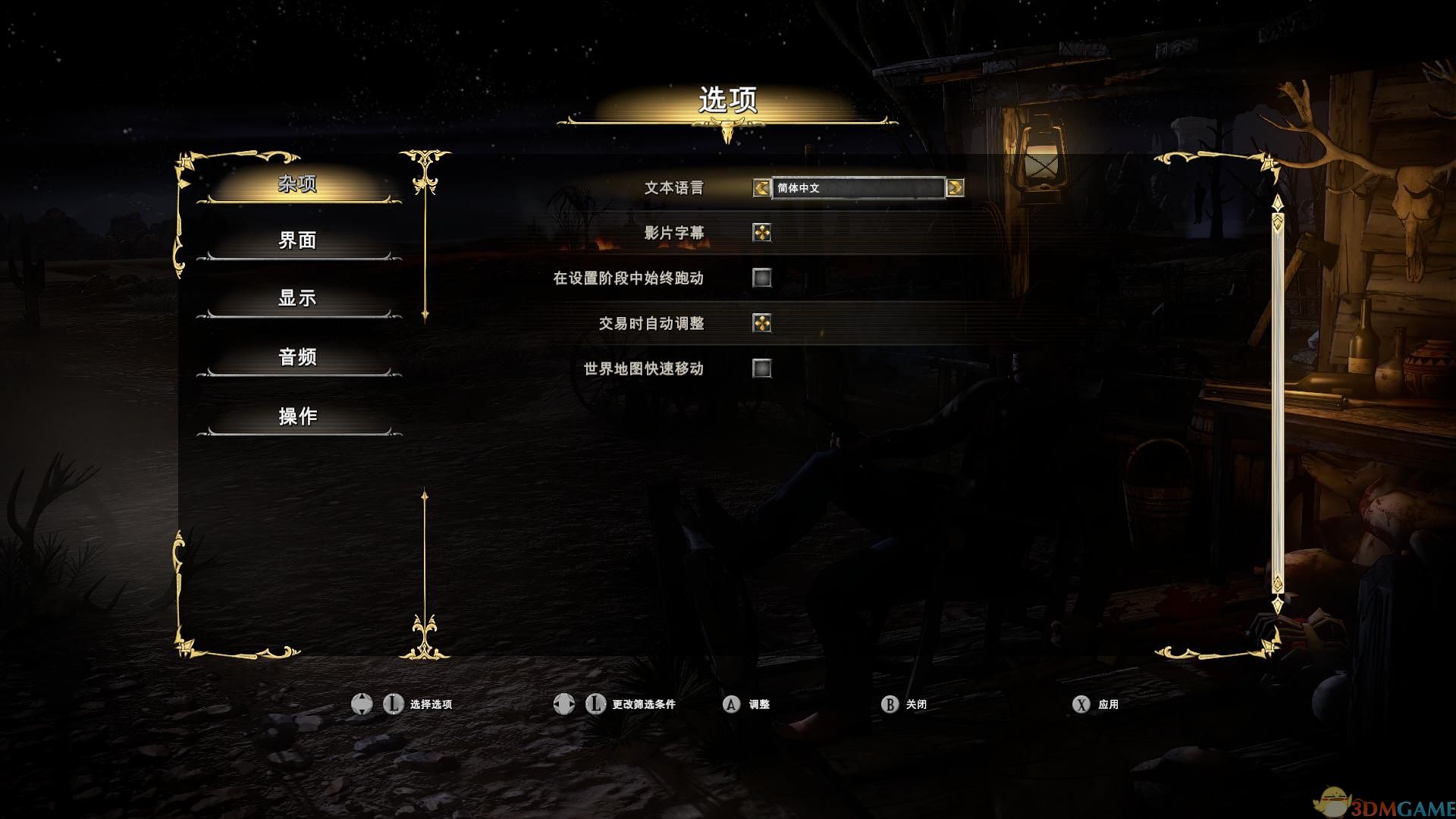1456x819 pixels.
Task: Show the 操作 controls tab
Action: [297, 416]
